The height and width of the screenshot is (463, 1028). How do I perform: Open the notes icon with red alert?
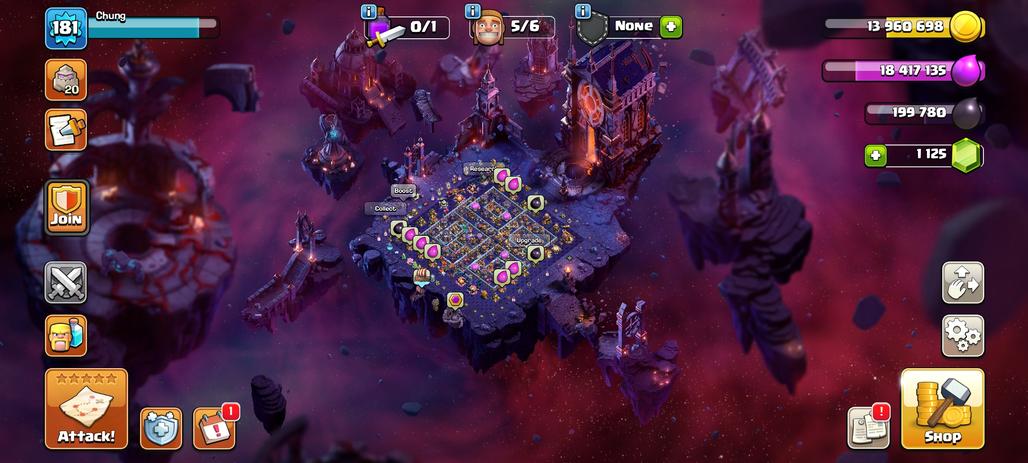click(x=868, y=427)
